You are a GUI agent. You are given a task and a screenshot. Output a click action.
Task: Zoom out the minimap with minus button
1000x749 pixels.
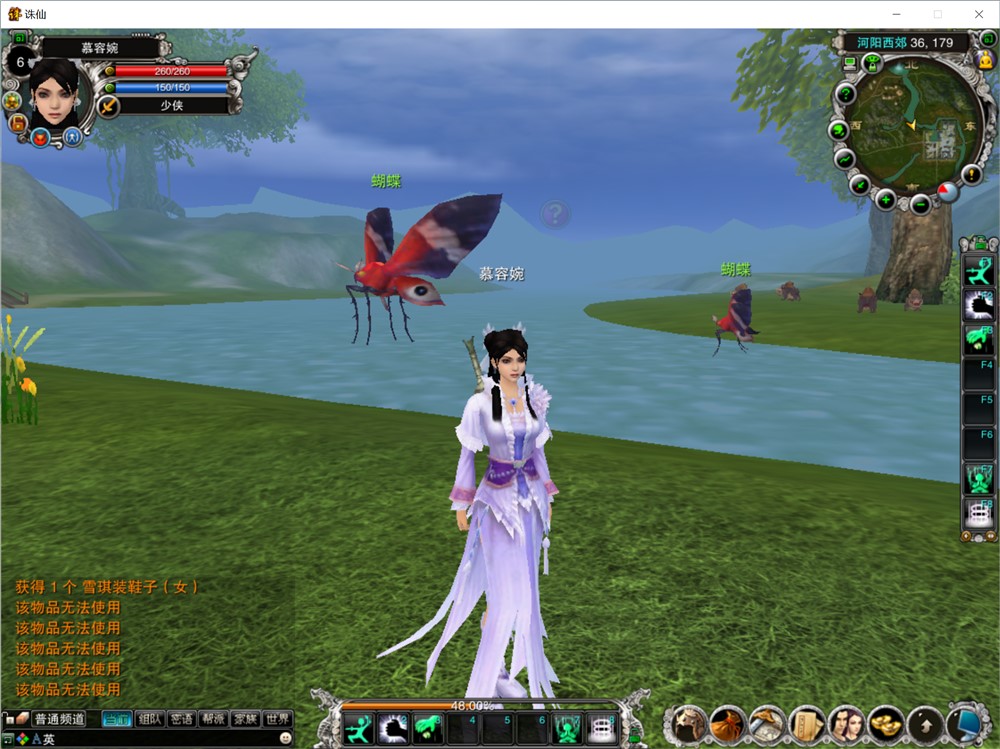[x=920, y=205]
